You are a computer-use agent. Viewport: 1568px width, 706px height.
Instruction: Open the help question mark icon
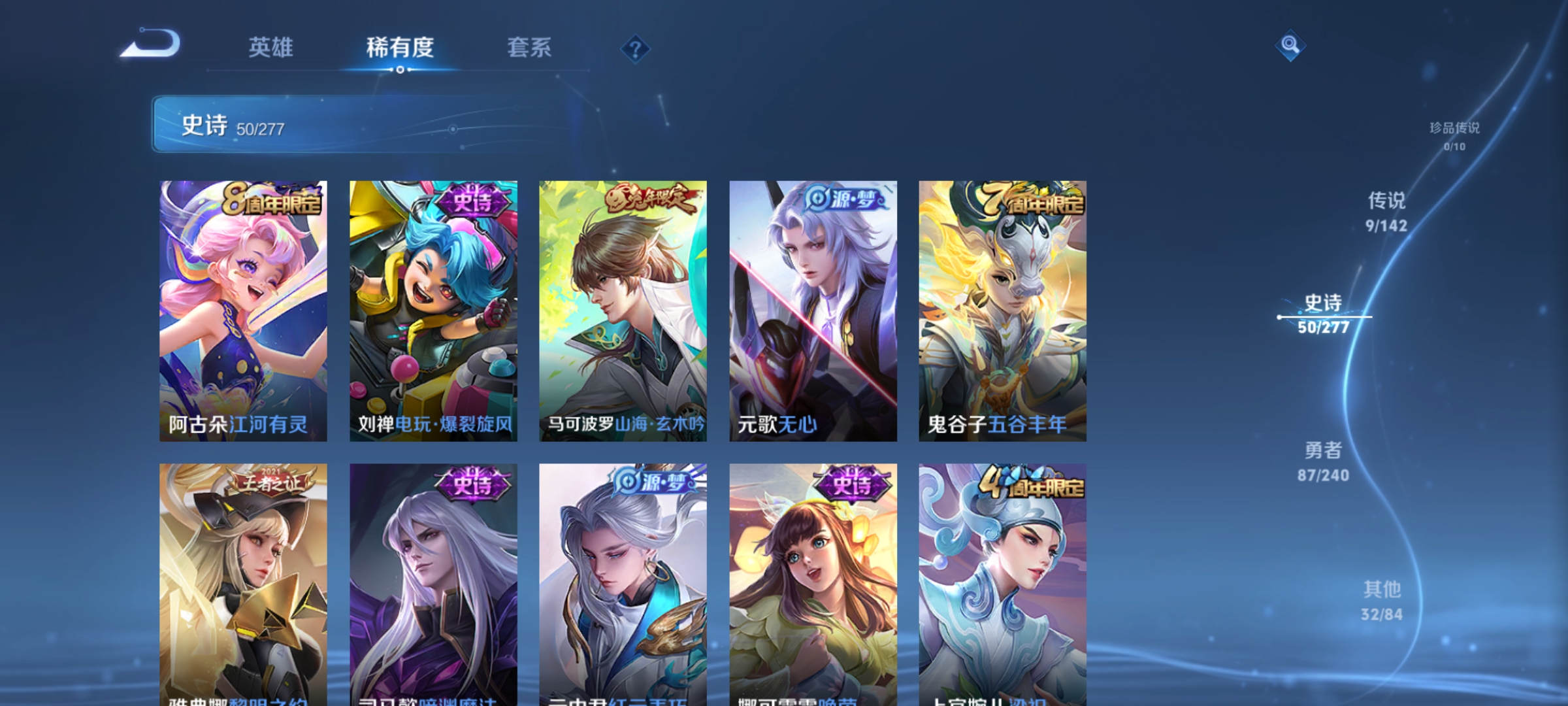point(636,50)
